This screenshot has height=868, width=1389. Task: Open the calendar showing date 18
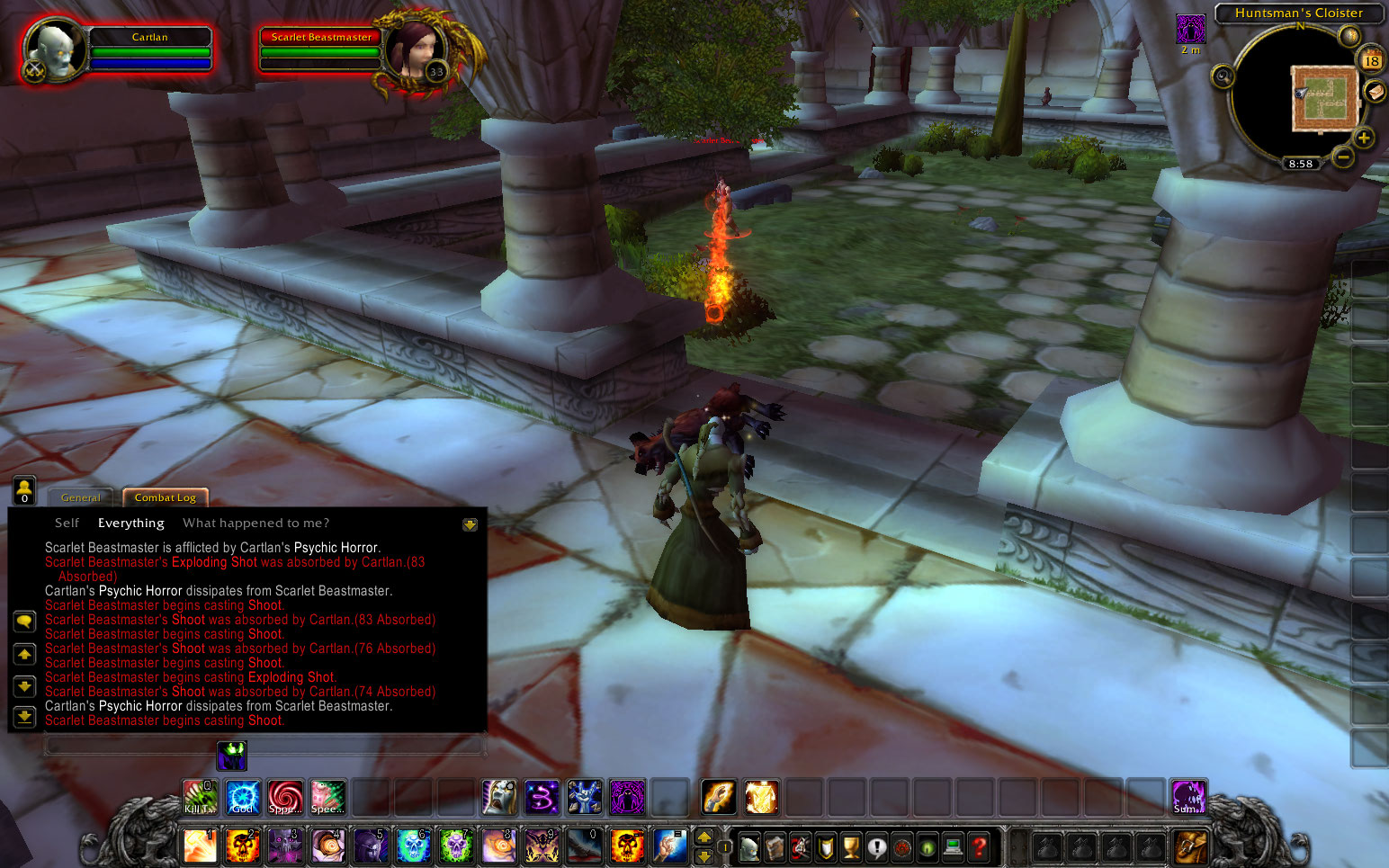click(1370, 60)
